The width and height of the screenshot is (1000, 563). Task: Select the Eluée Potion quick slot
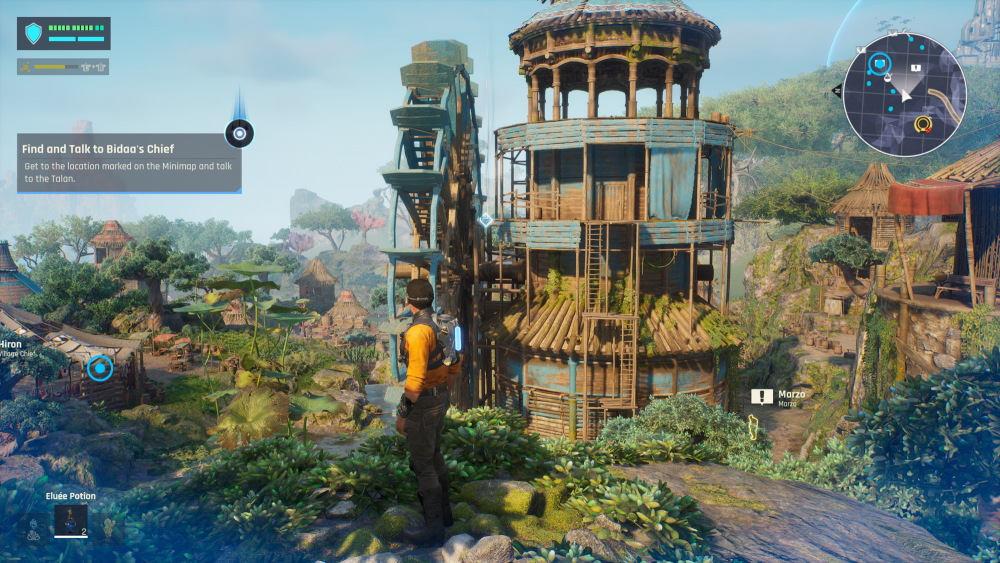click(70, 518)
